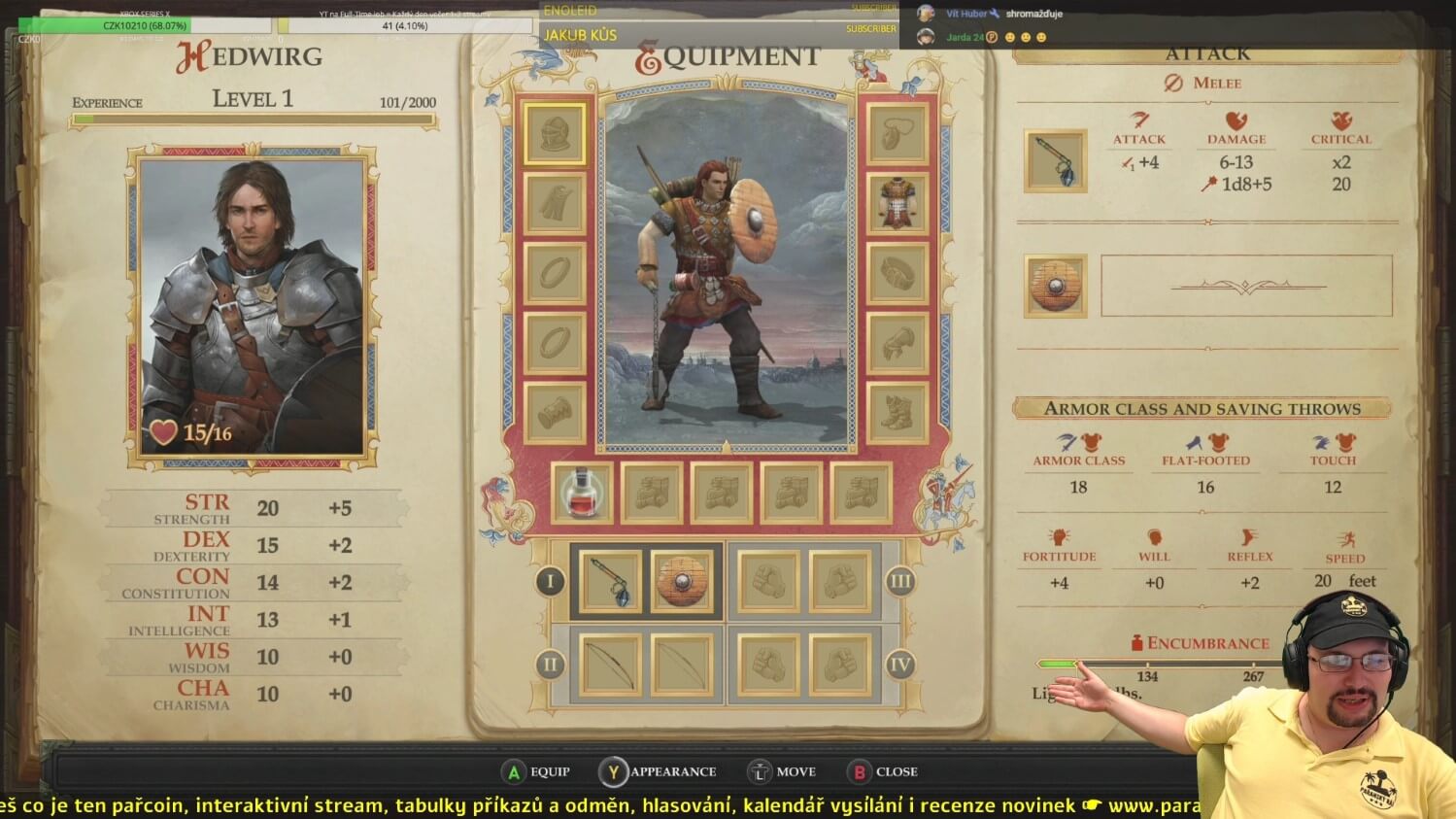Switch to weapon set II
Screen dimensions: 1456x819
pyautogui.click(x=550, y=665)
